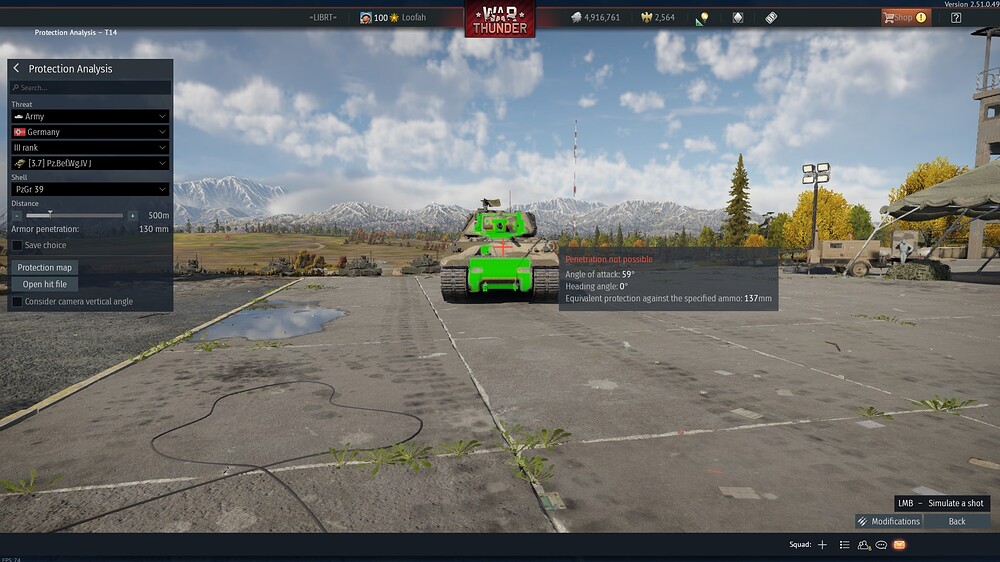1000x562 pixels.
Task: Tick the Save choice checkbox
Action: [x=17, y=245]
